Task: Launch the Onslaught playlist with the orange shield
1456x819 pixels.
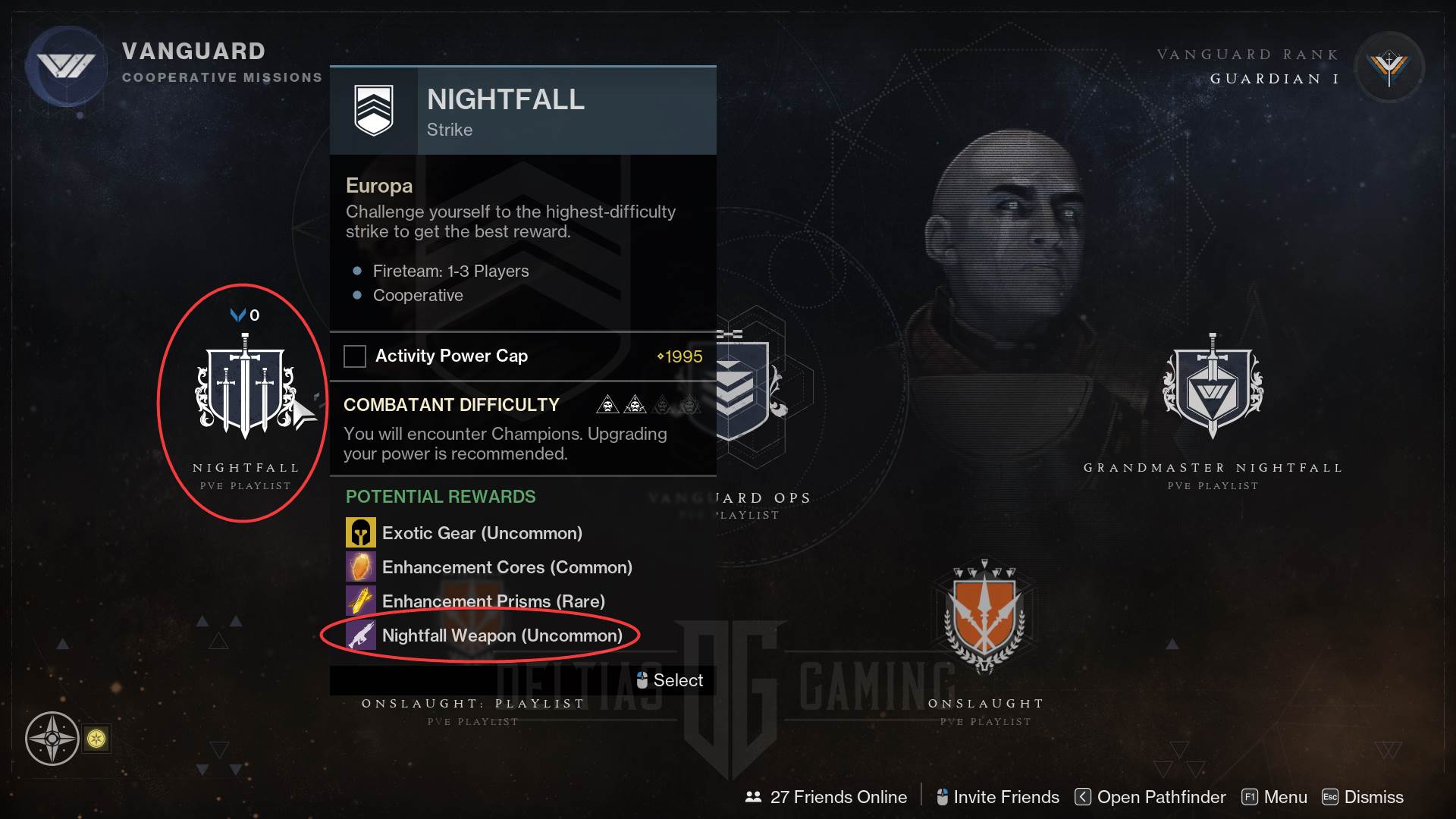Action: click(x=984, y=618)
